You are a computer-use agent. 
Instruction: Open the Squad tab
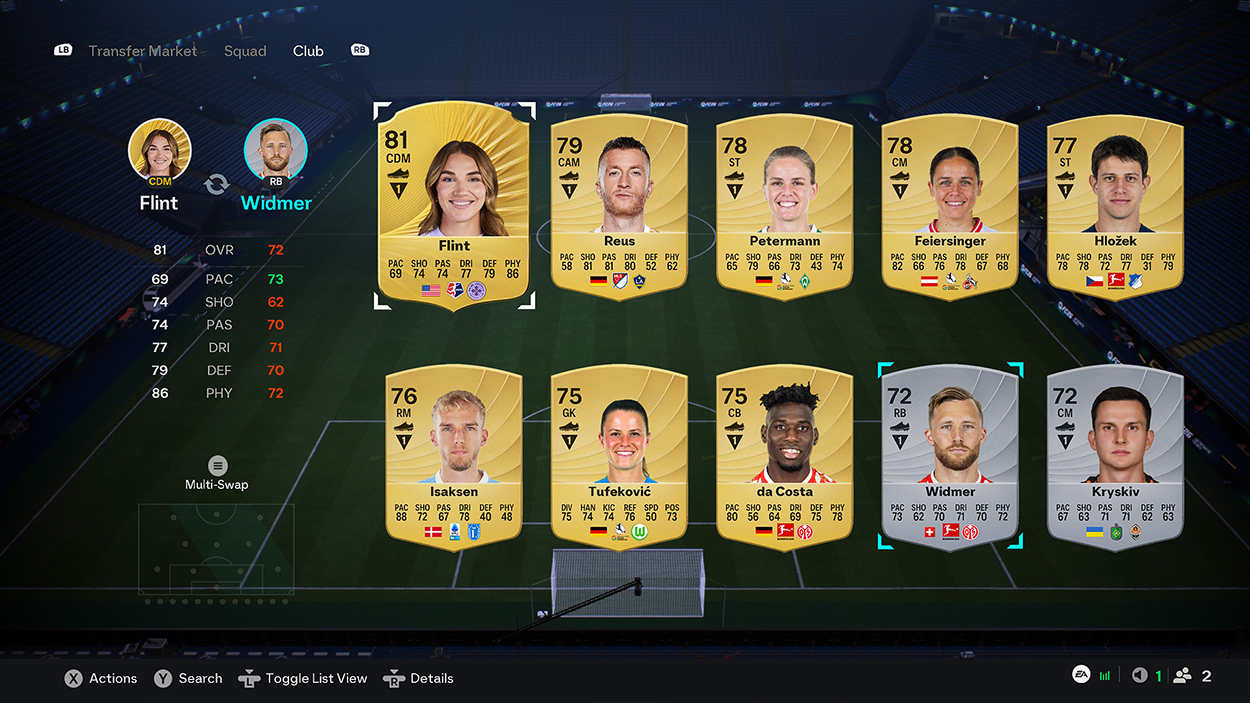click(x=245, y=51)
